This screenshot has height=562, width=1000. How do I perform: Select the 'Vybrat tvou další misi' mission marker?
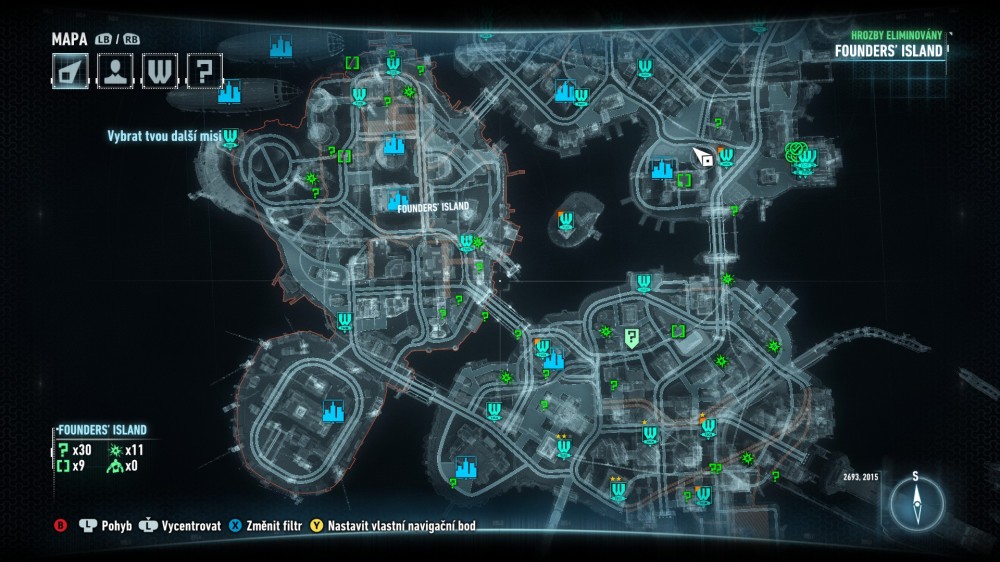pos(231,137)
